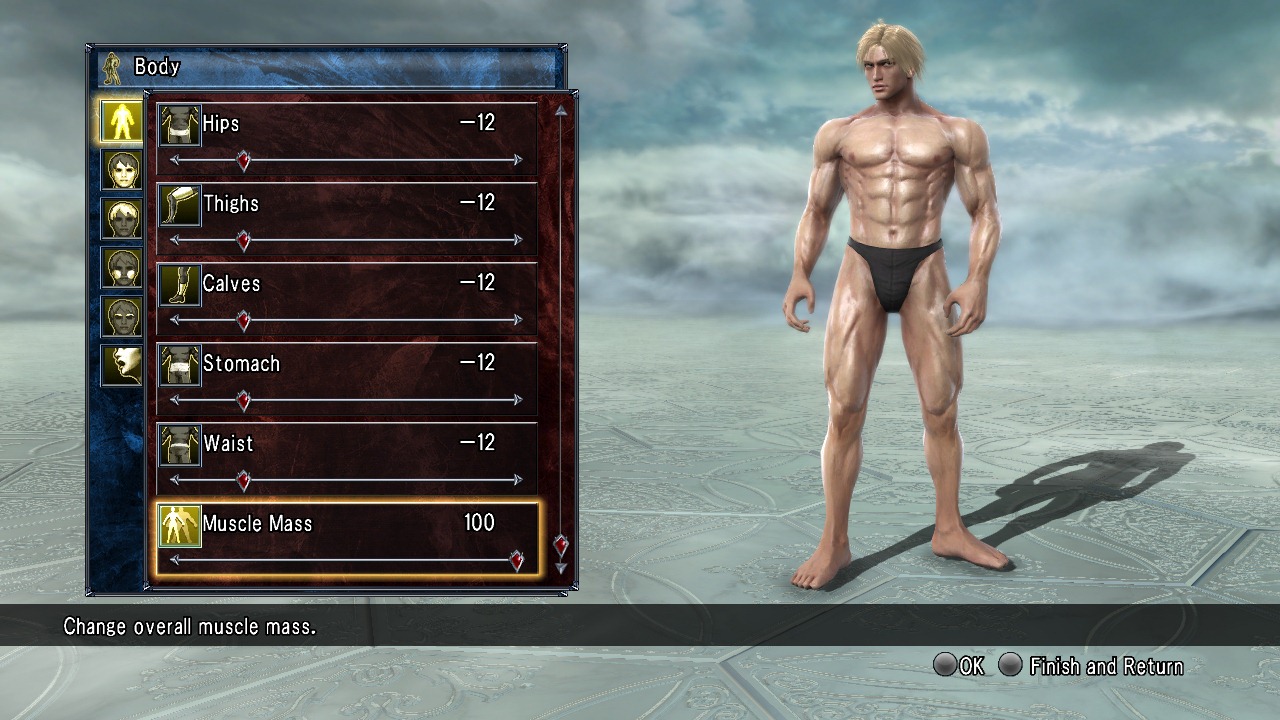1280x720 pixels.
Task: Click the scrollbar up arrow
Action: pyautogui.click(x=561, y=111)
